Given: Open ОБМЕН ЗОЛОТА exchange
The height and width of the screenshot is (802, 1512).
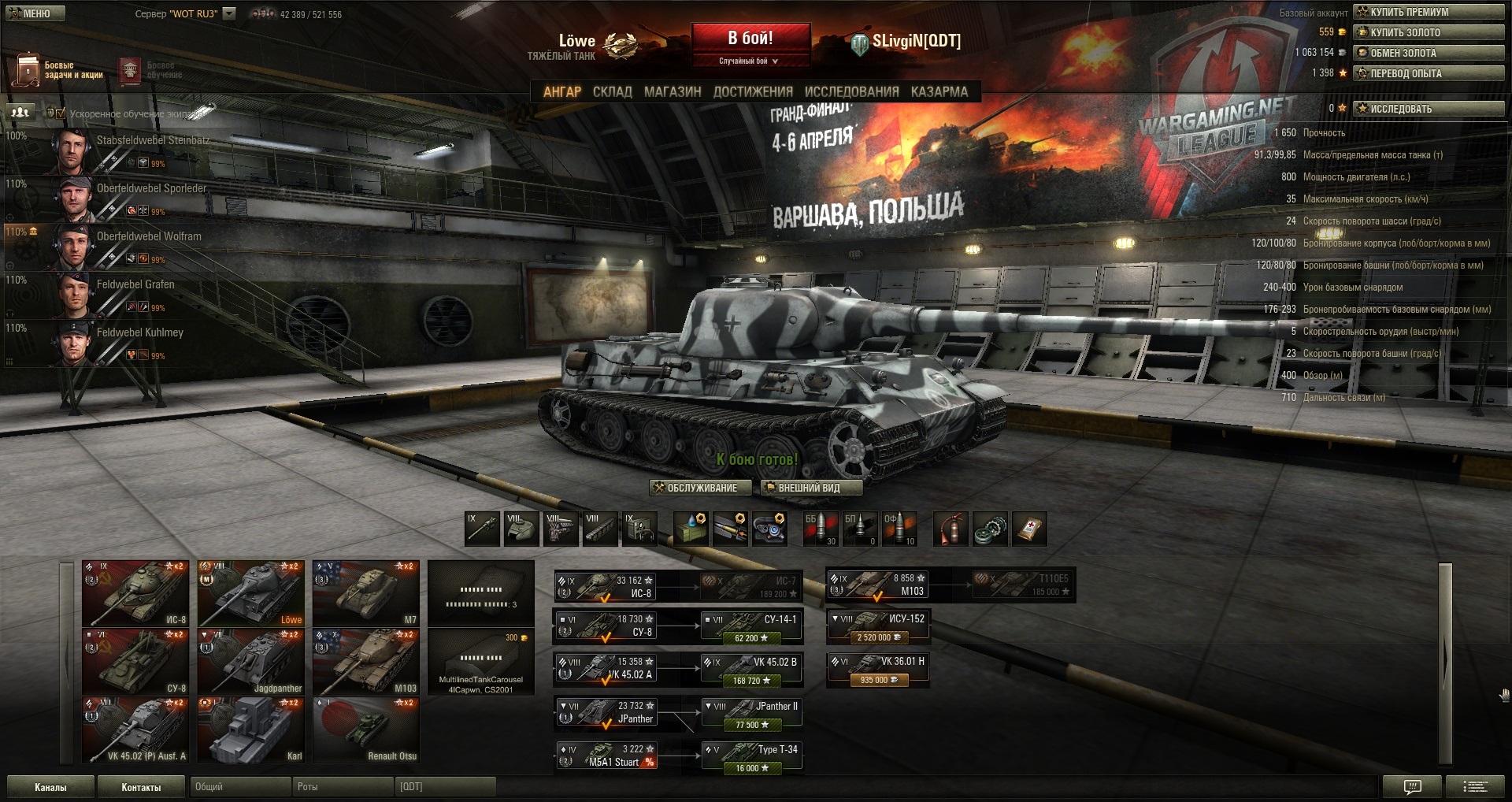Looking at the screenshot, I should tap(1429, 53).
